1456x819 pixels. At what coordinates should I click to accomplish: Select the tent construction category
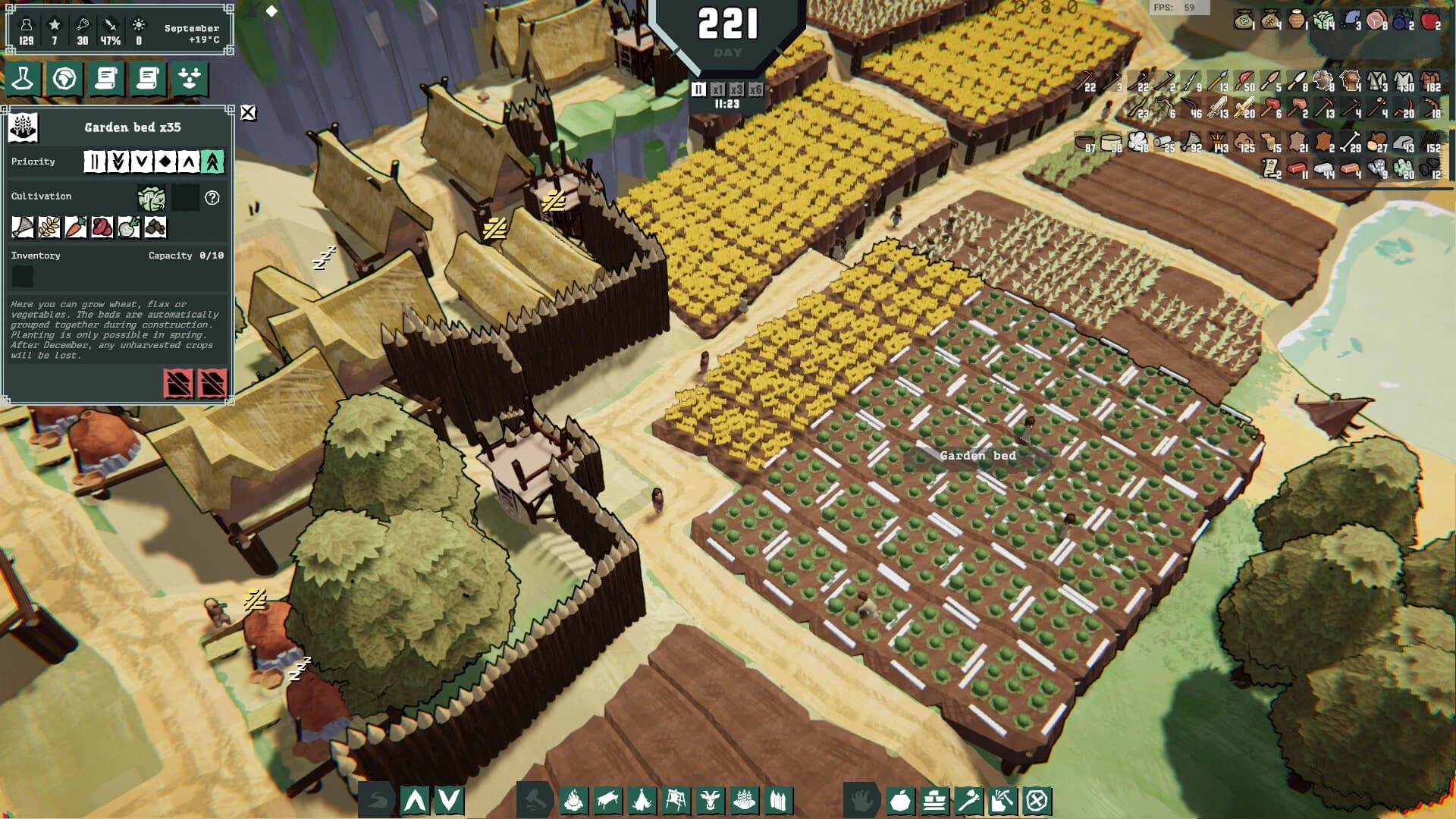coord(642,799)
